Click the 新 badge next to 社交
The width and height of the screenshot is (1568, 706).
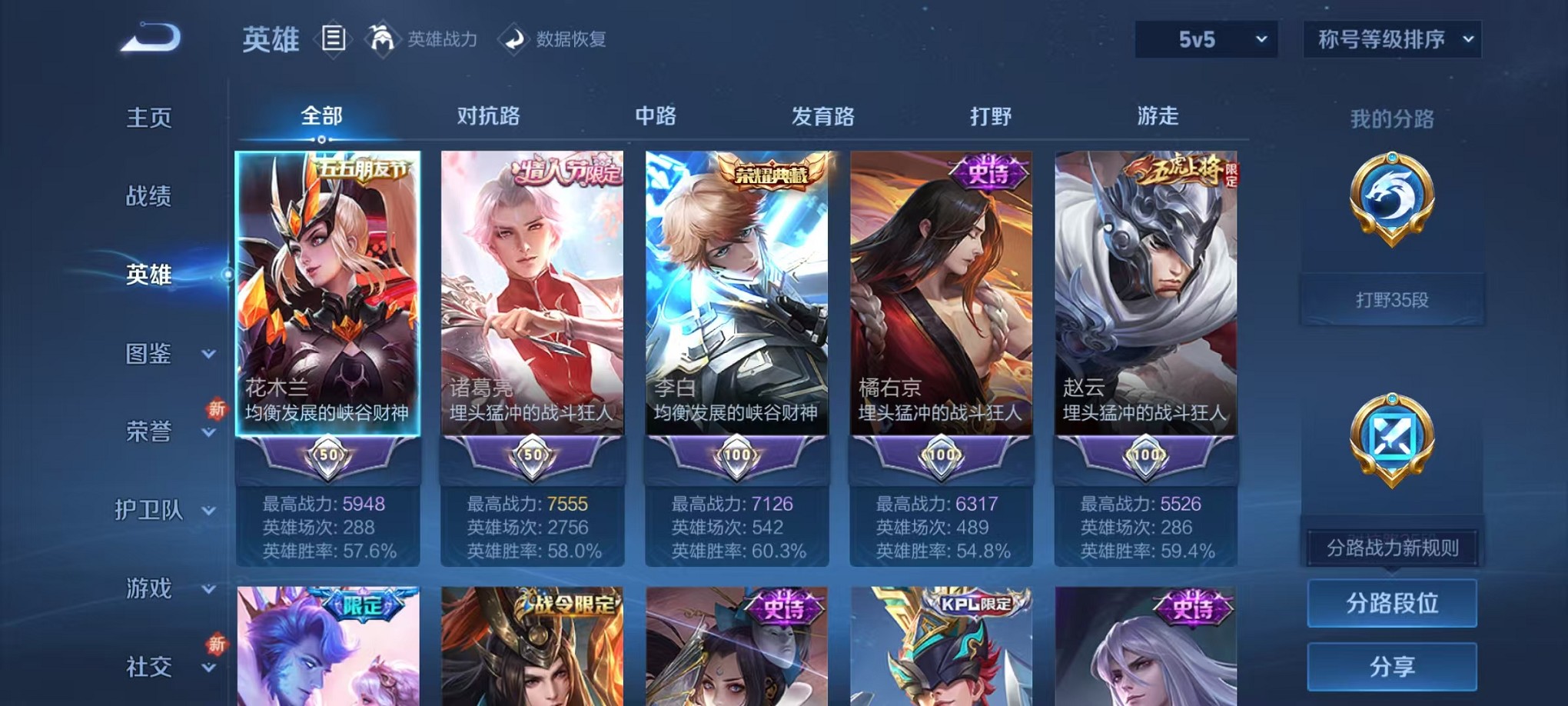tap(217, 644)
